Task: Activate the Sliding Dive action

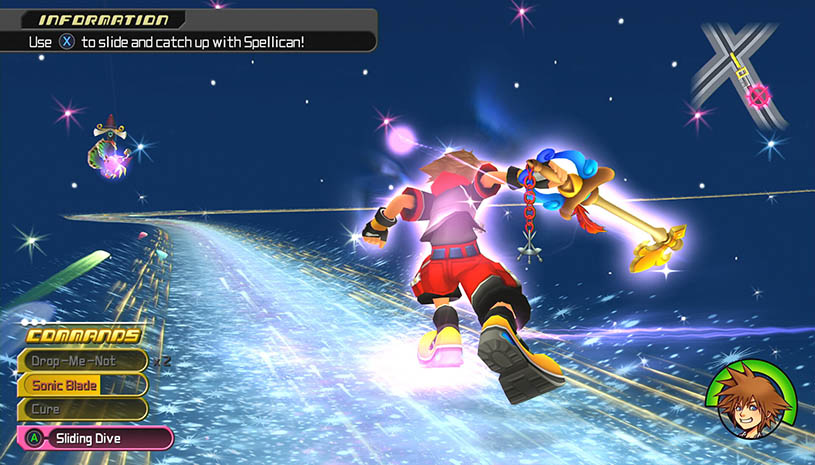Action: point(97,438)
